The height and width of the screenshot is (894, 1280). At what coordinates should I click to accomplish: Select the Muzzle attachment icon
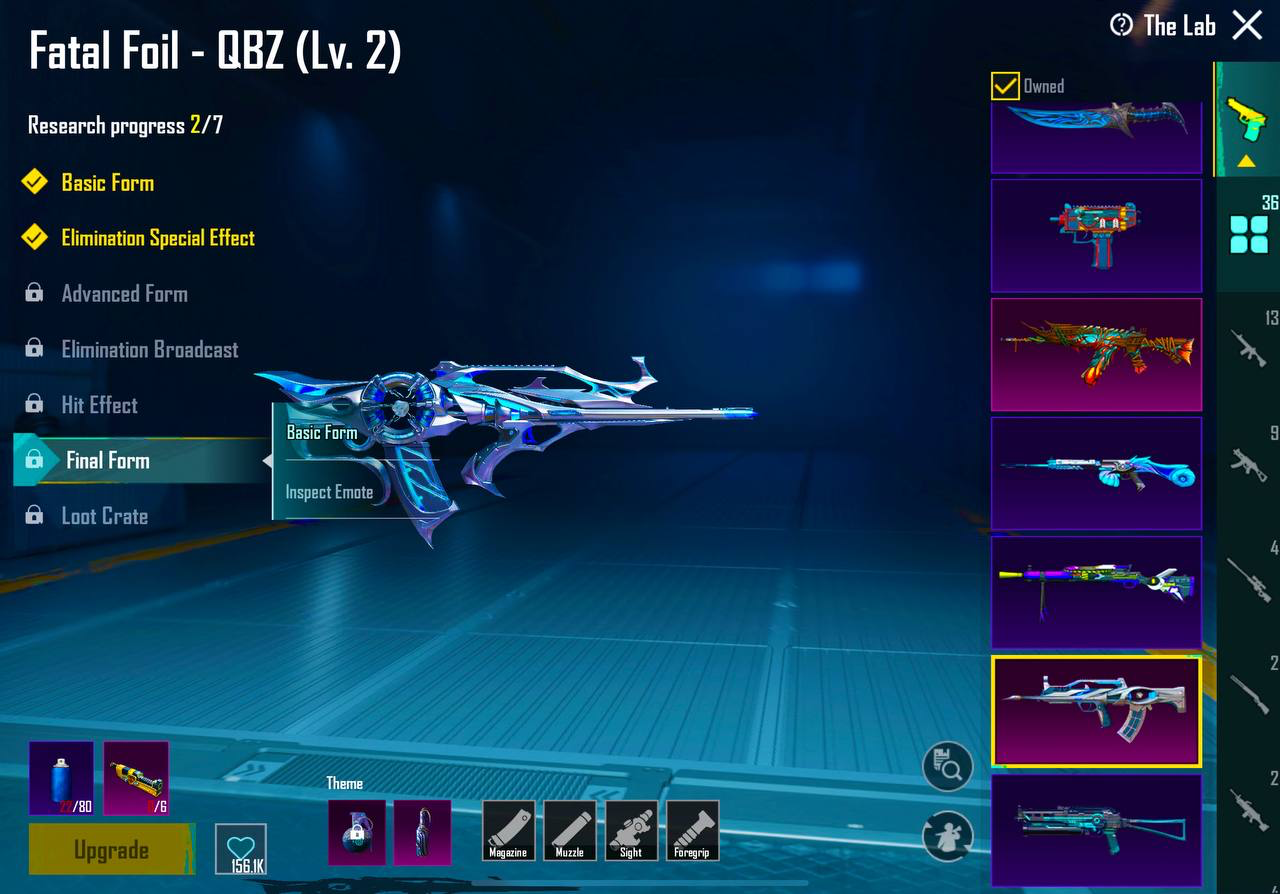(570, 831)
